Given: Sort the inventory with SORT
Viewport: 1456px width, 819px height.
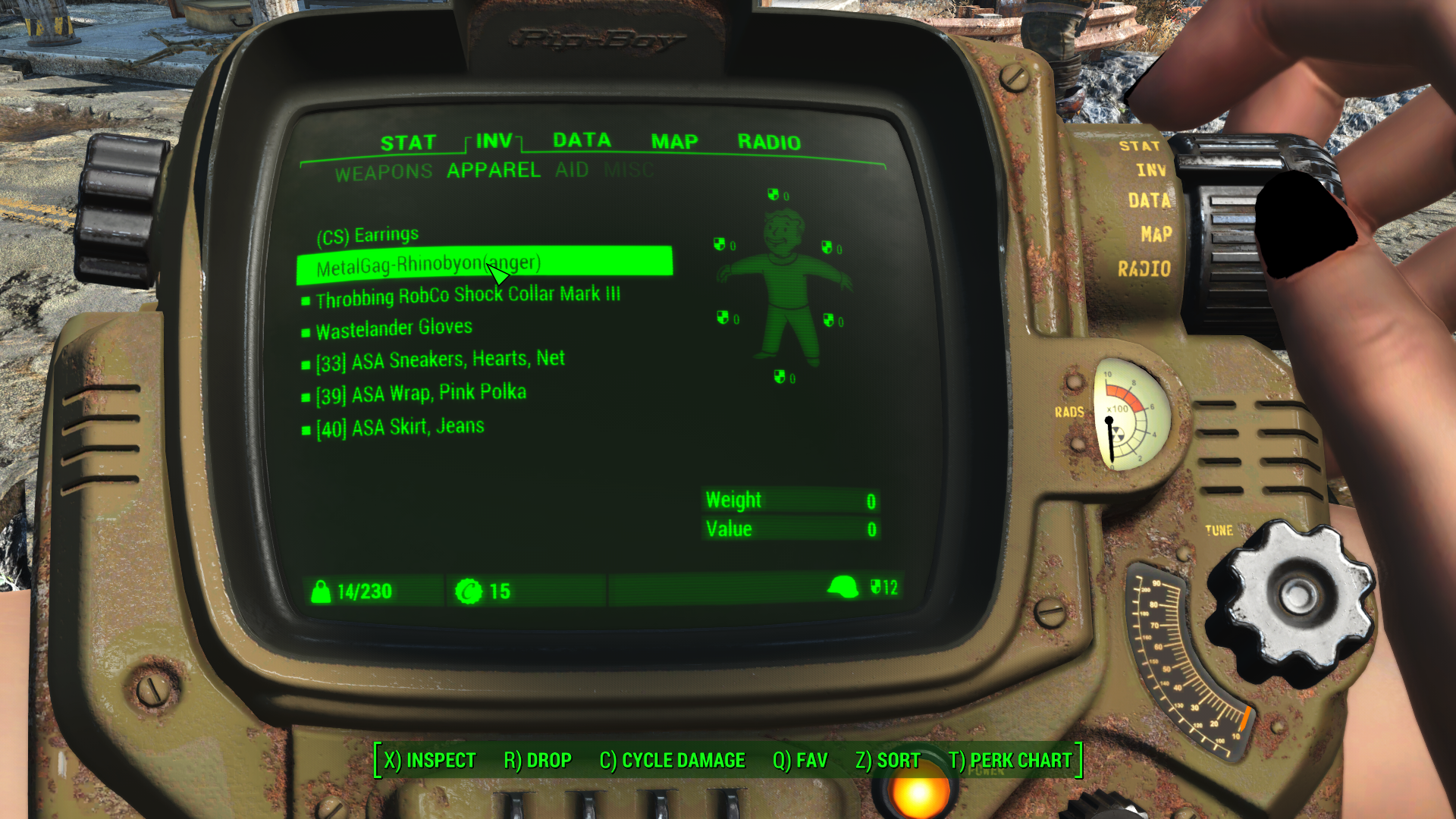Looking at the screenshot, I should [887, 760].
